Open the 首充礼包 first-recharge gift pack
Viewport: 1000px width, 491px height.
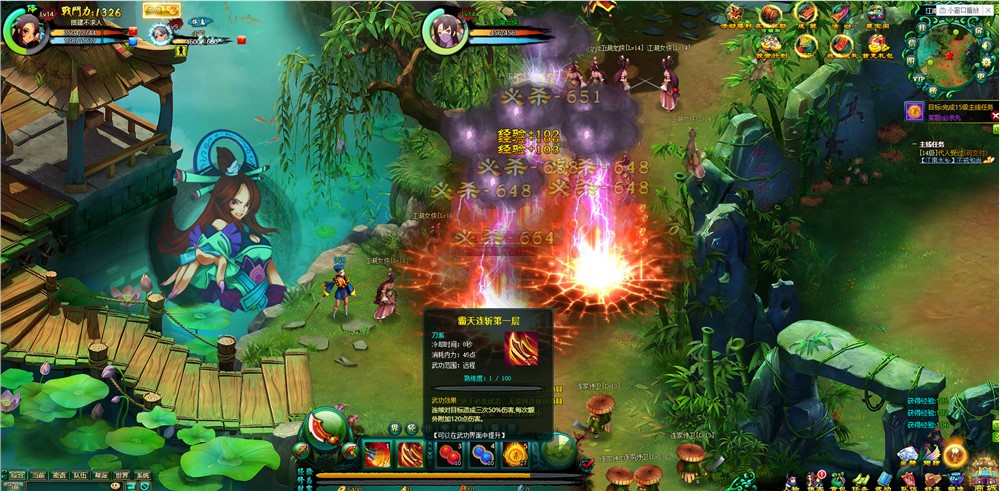tap(876, 45)
